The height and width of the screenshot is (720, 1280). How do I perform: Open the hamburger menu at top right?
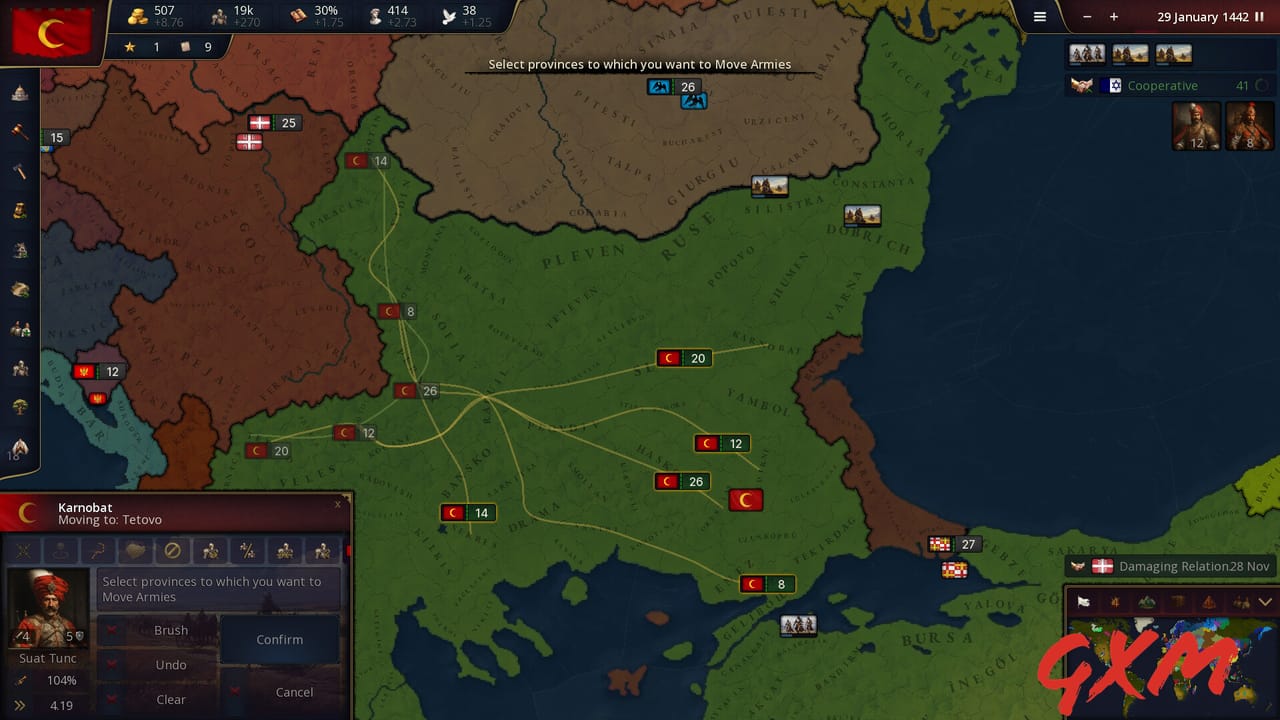1039,17
